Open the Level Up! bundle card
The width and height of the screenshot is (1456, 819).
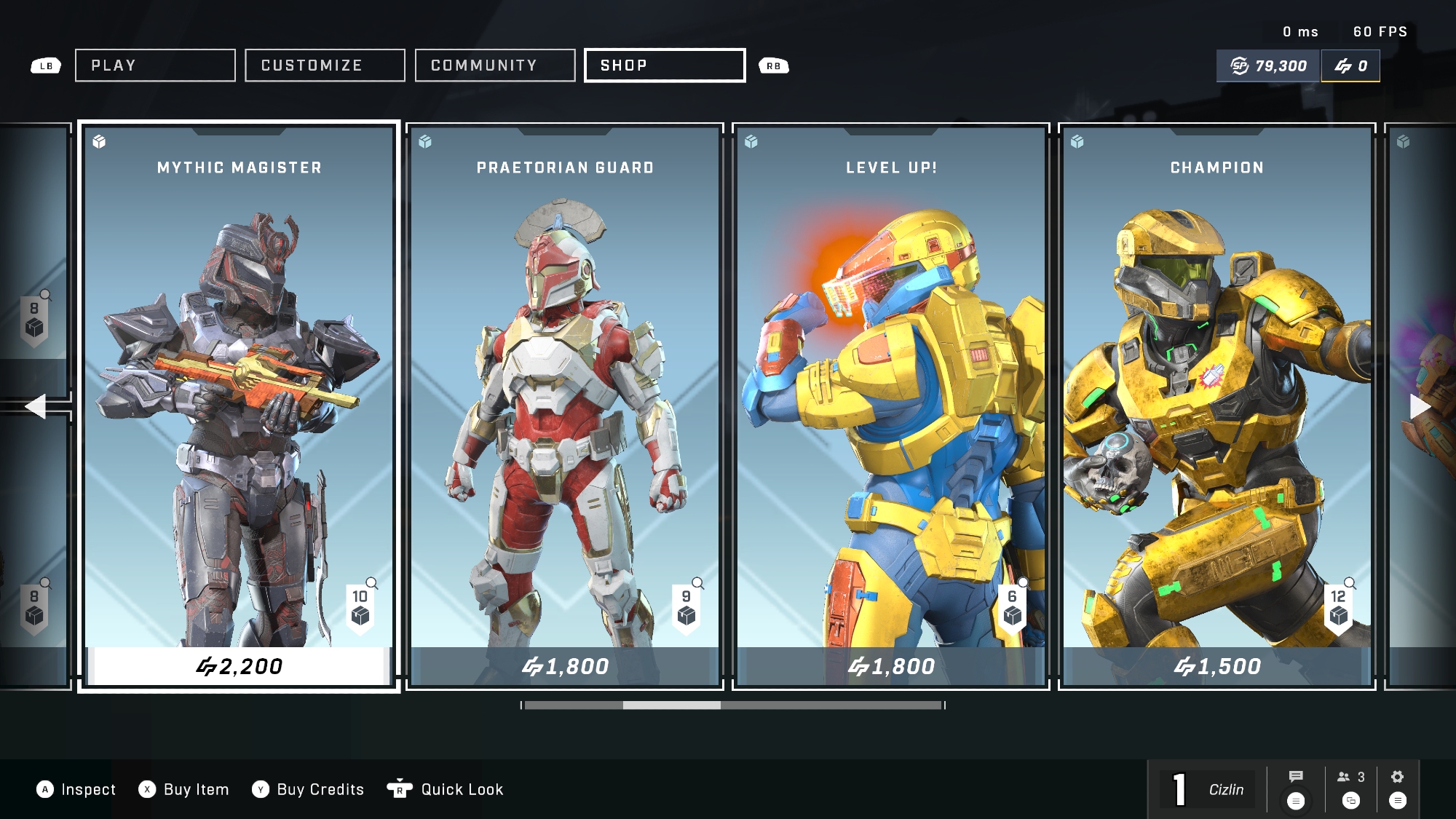coord(891,393)
